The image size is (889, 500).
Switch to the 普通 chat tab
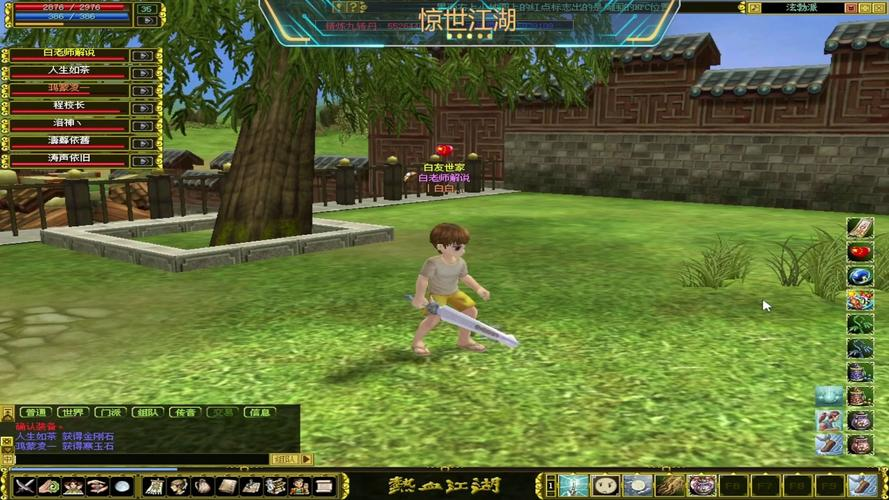(35, 412)
